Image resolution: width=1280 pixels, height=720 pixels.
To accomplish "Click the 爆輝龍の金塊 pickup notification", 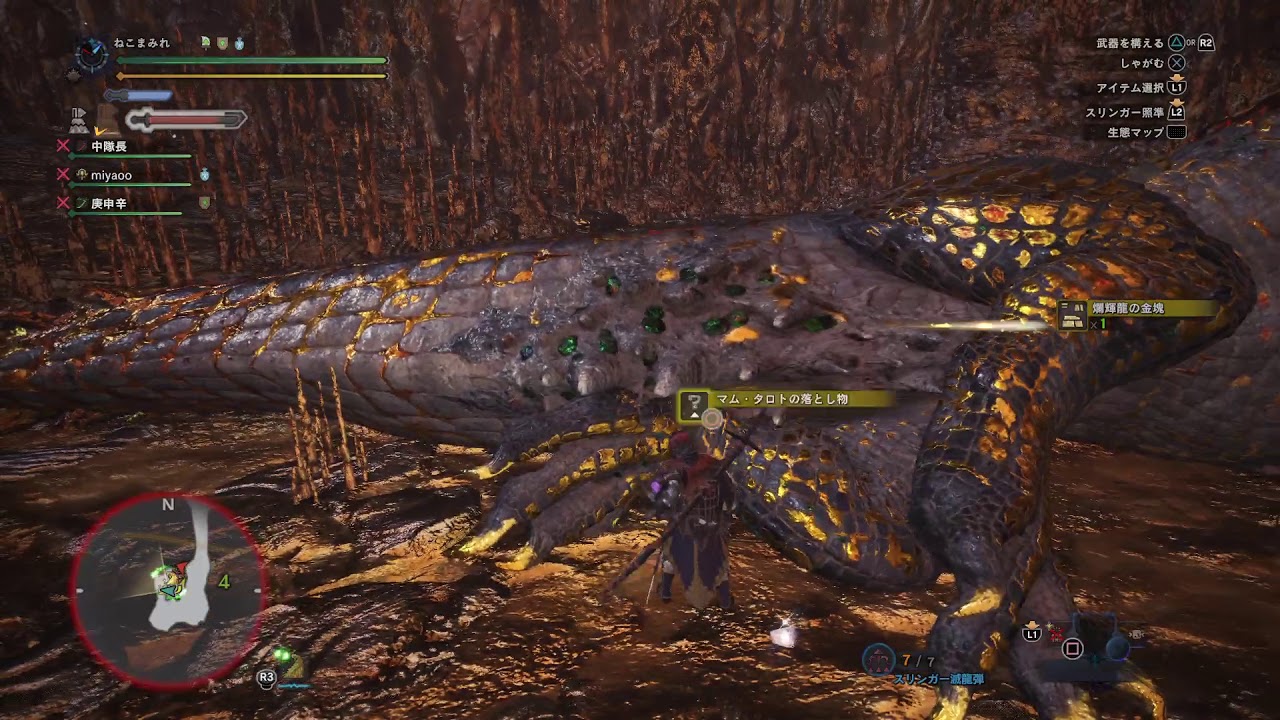I will 1136,315.
